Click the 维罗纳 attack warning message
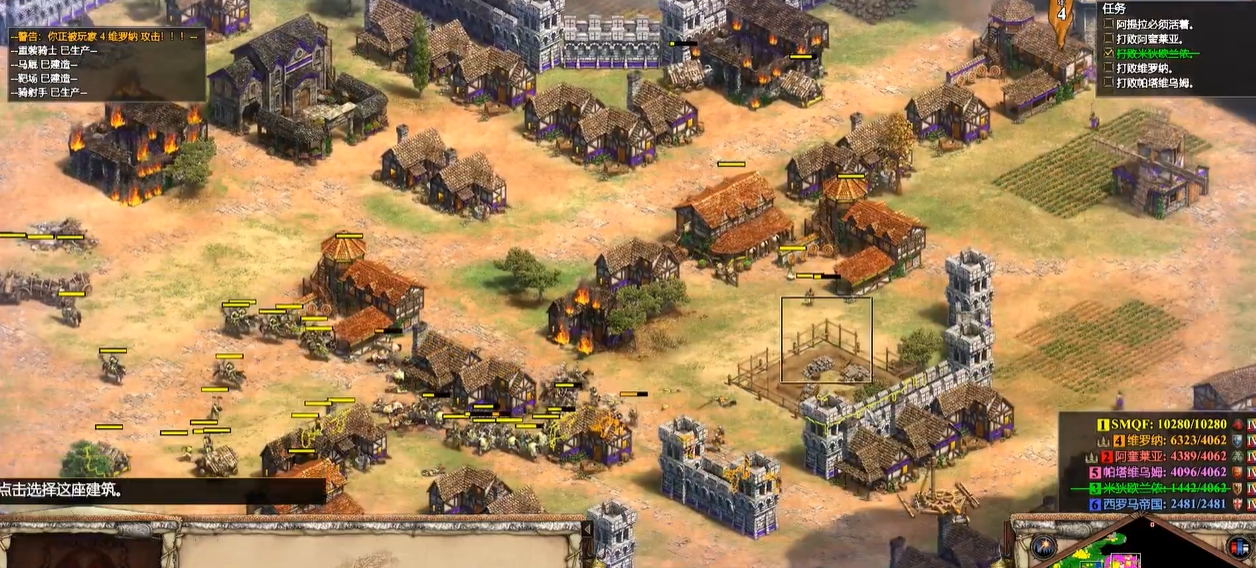Image resolution: width=1256 pixels, height=568 pixels. 104,36
